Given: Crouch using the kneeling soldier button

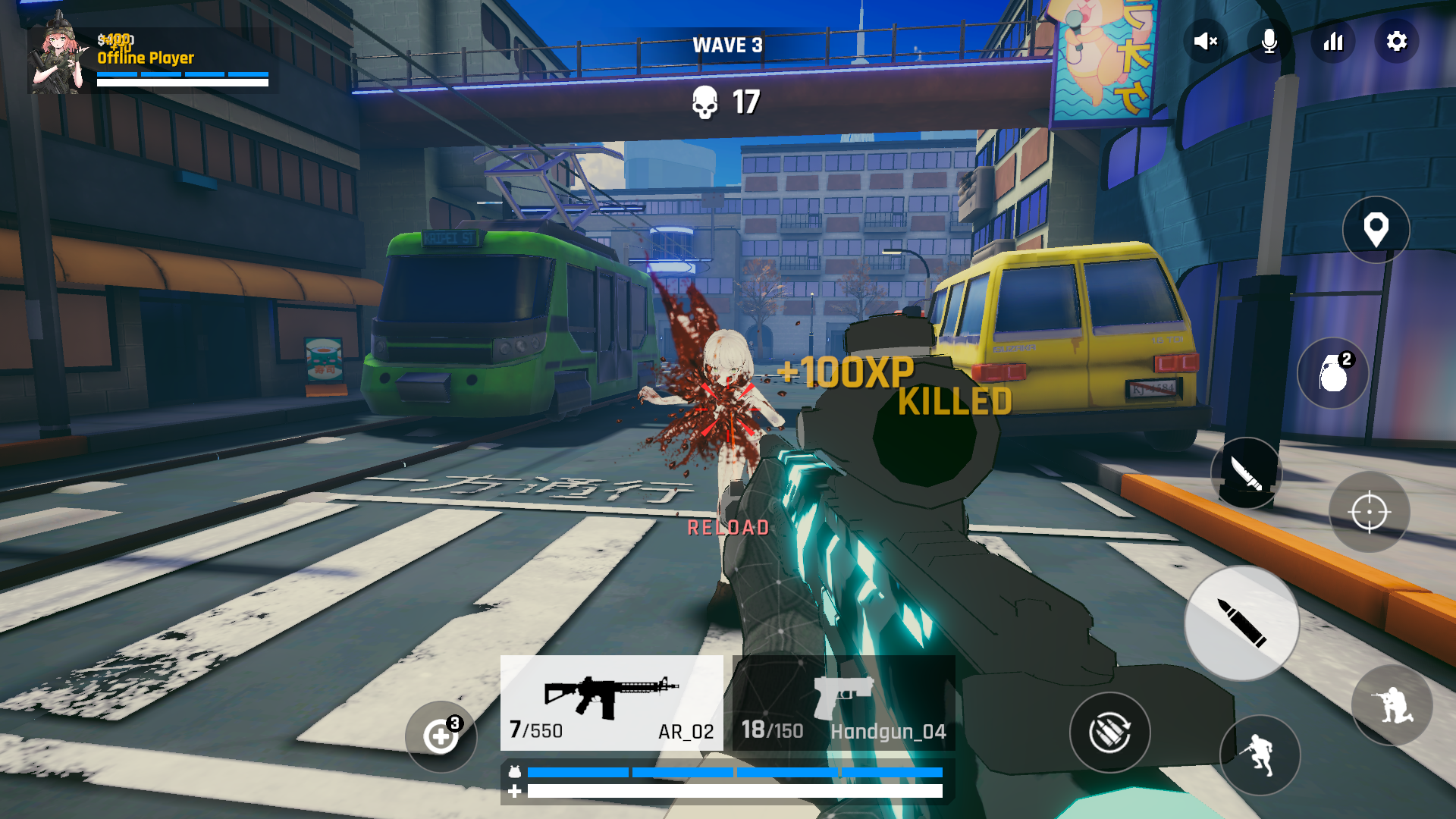Looking at the screenshot, I should [1392, 705].
